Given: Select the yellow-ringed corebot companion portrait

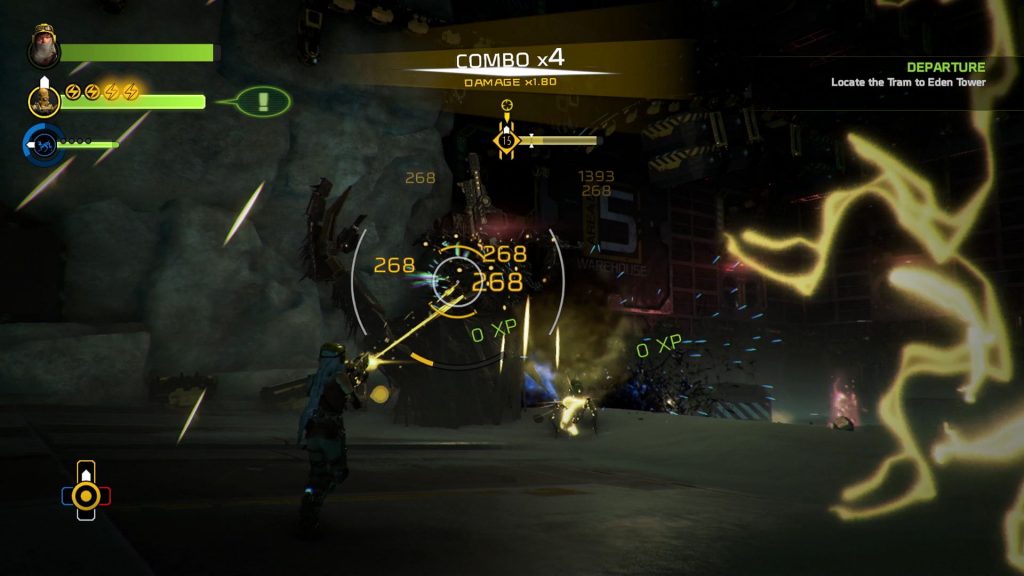Looking at the screenshot, I should pos(44,99).
